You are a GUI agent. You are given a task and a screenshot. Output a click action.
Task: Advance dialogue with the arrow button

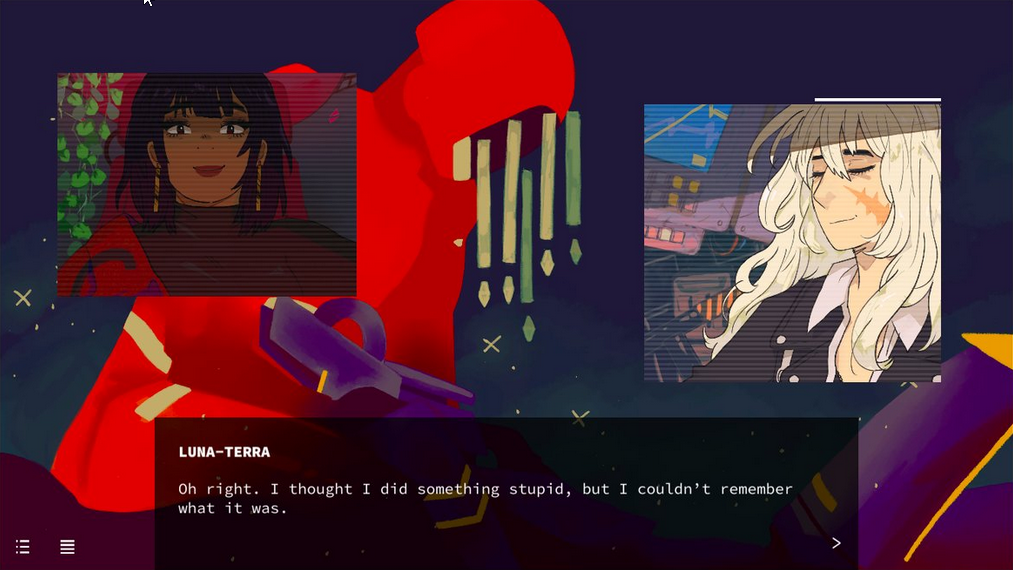836,543
